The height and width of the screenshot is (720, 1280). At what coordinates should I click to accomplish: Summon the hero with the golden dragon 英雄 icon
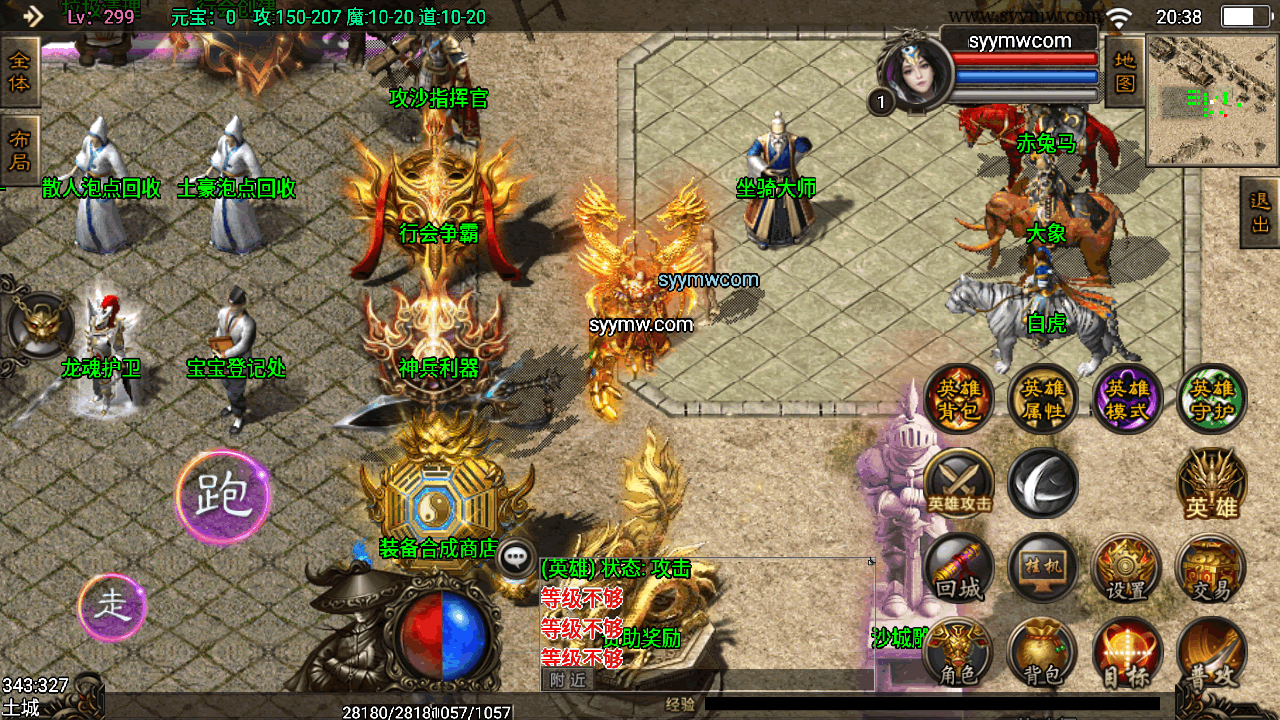[x=1211, y=484]
